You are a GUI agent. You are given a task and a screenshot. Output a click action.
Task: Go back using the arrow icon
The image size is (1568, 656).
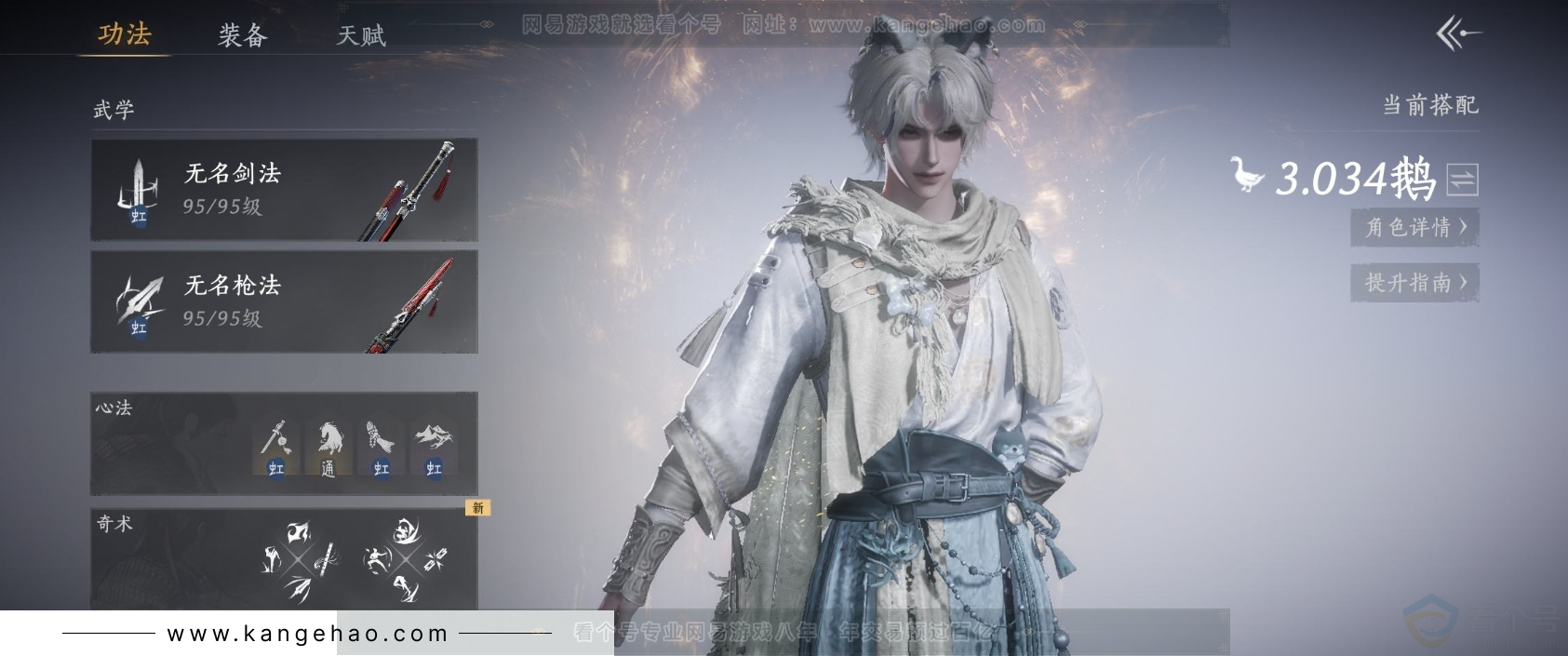[x=1457, y=35]
